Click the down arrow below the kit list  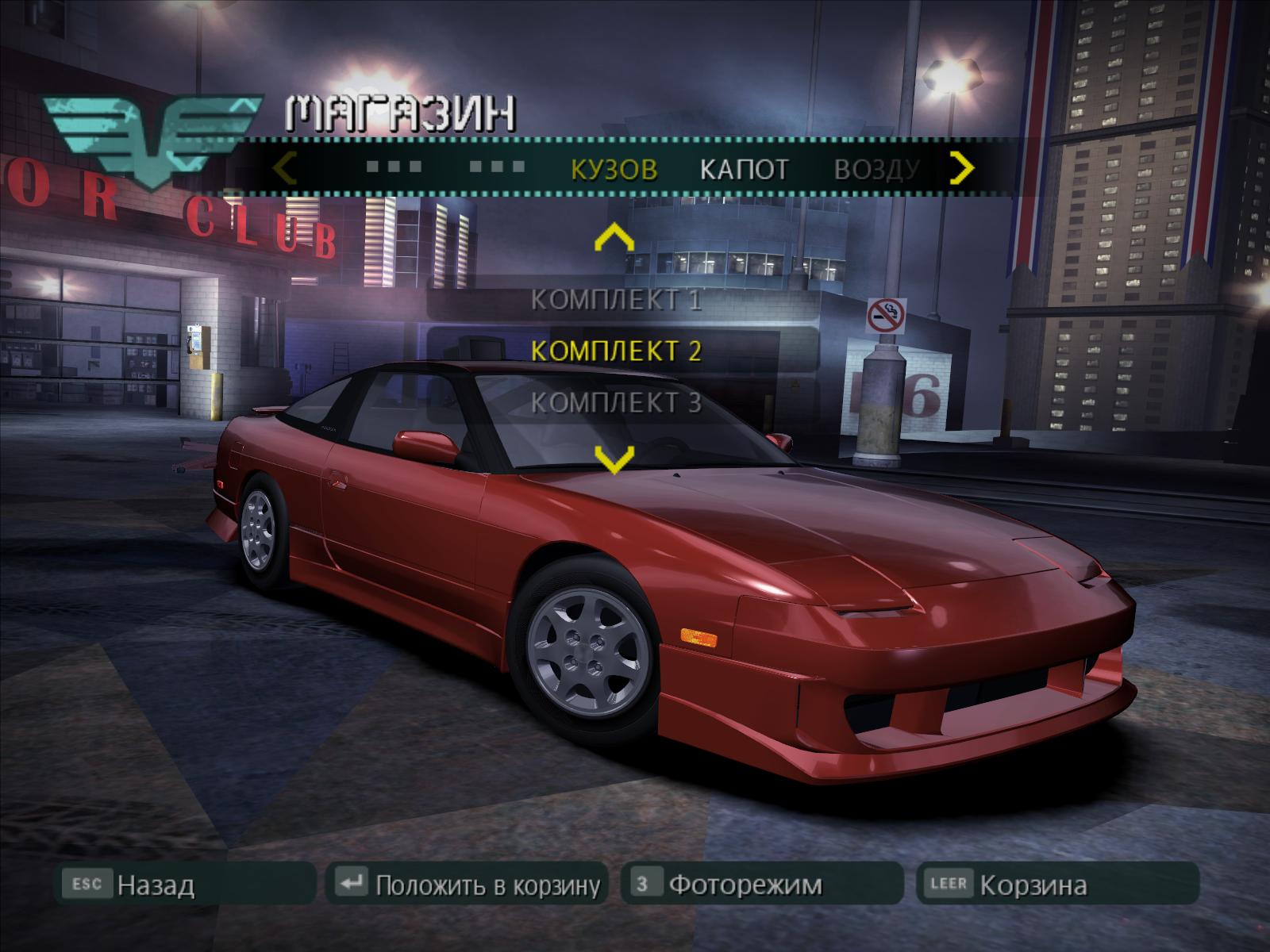(x=614, y=459)
